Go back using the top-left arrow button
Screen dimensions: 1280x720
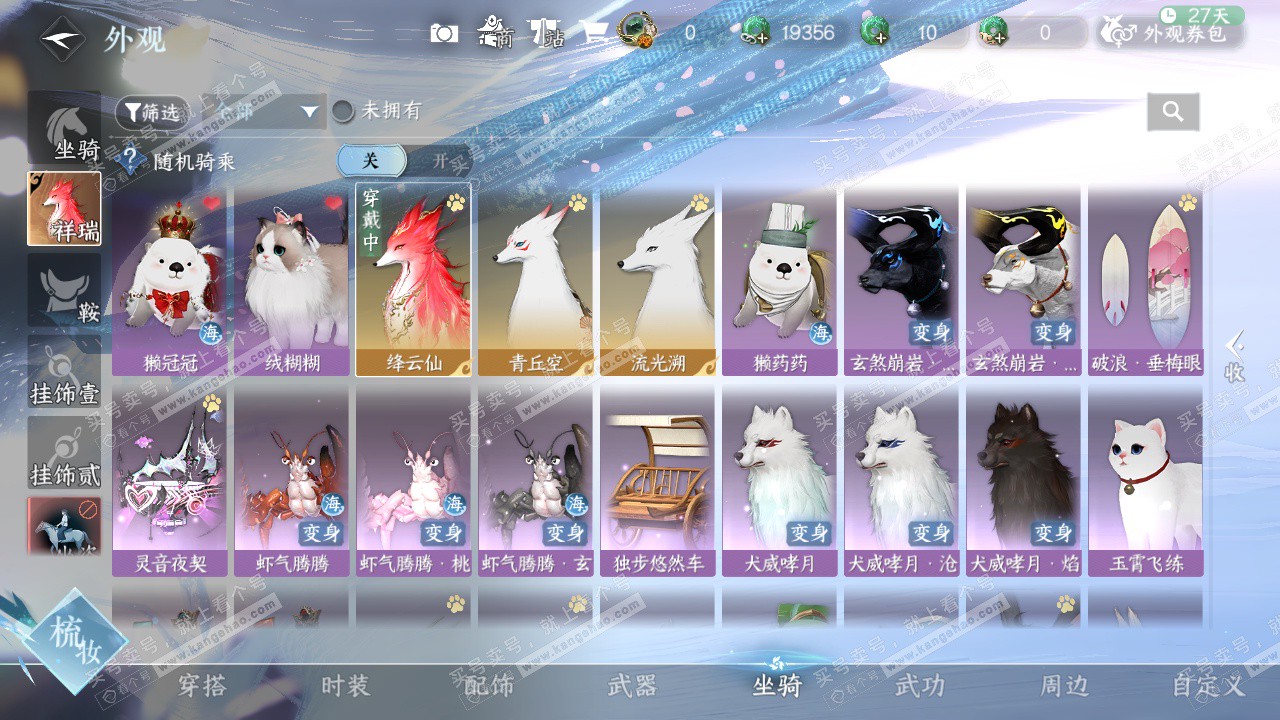tap(62, 40)
